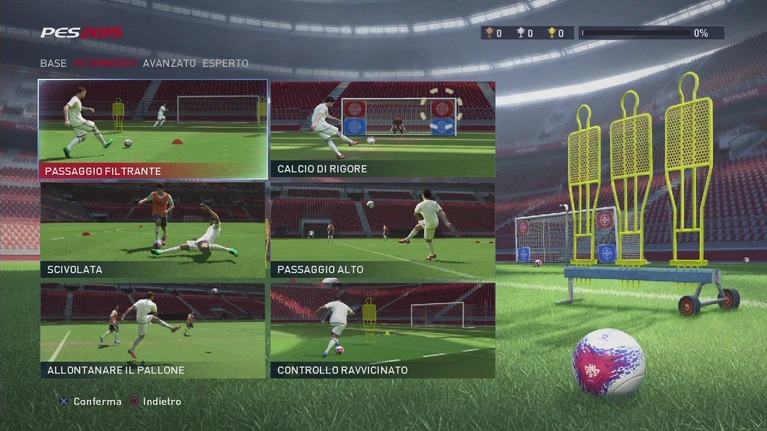This screenshot has width=767, height=431.
Task: Start the Allontanare il Pallone drill
Action: 153,330
